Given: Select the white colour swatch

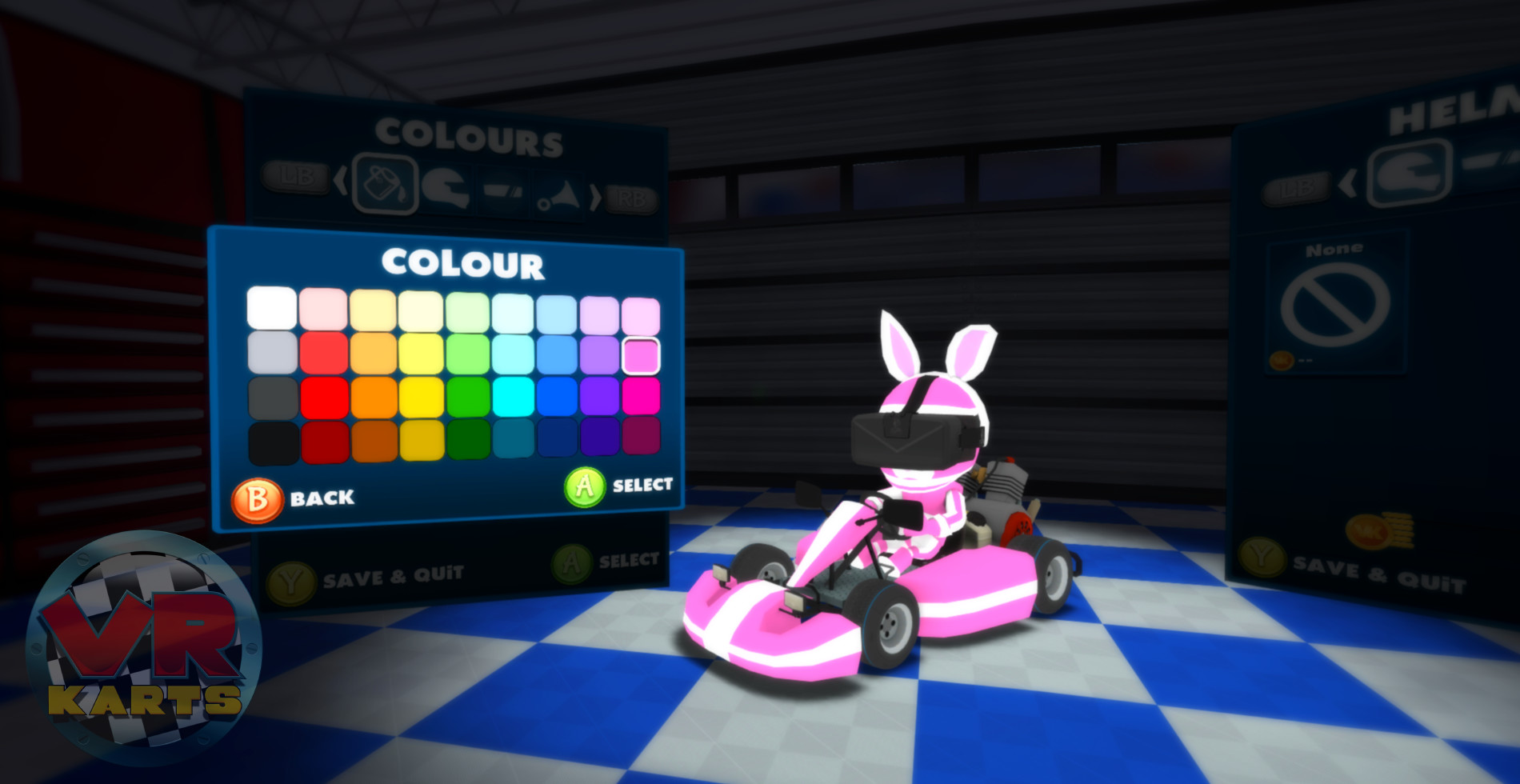Looking at the screenshot, I should (270, 308).
